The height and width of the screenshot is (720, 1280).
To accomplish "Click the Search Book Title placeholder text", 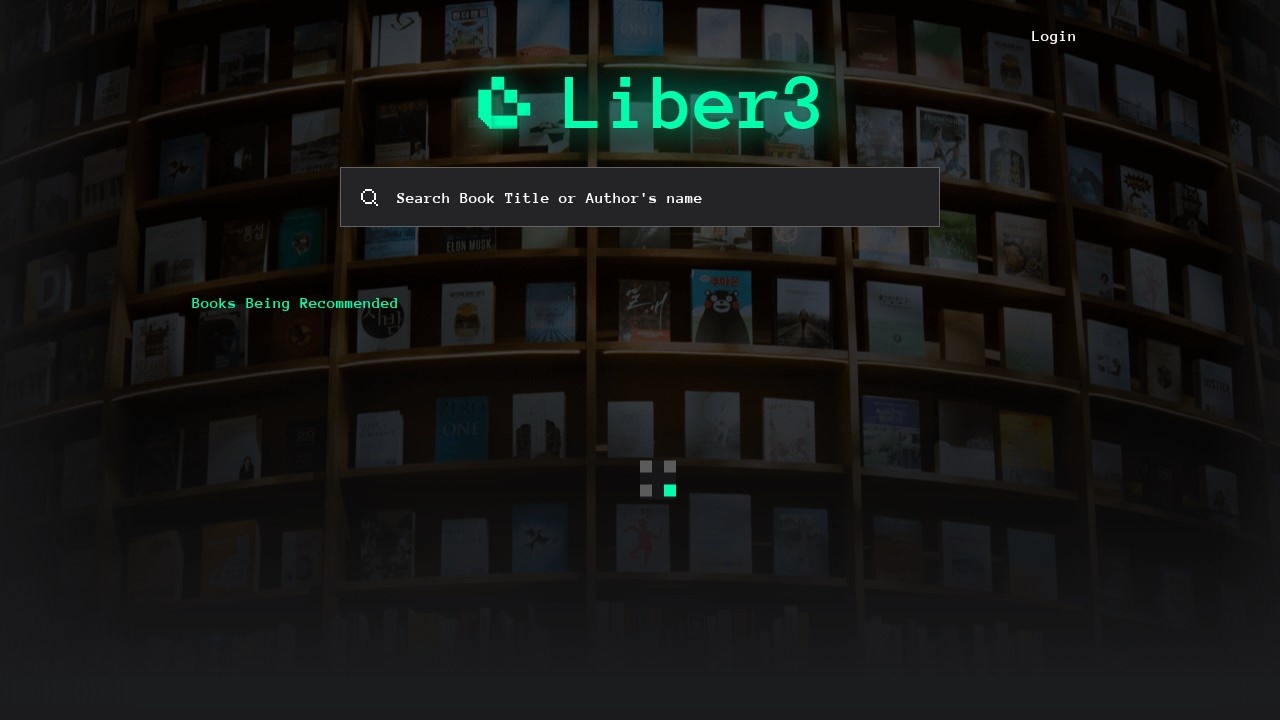I will click(550, 198).
